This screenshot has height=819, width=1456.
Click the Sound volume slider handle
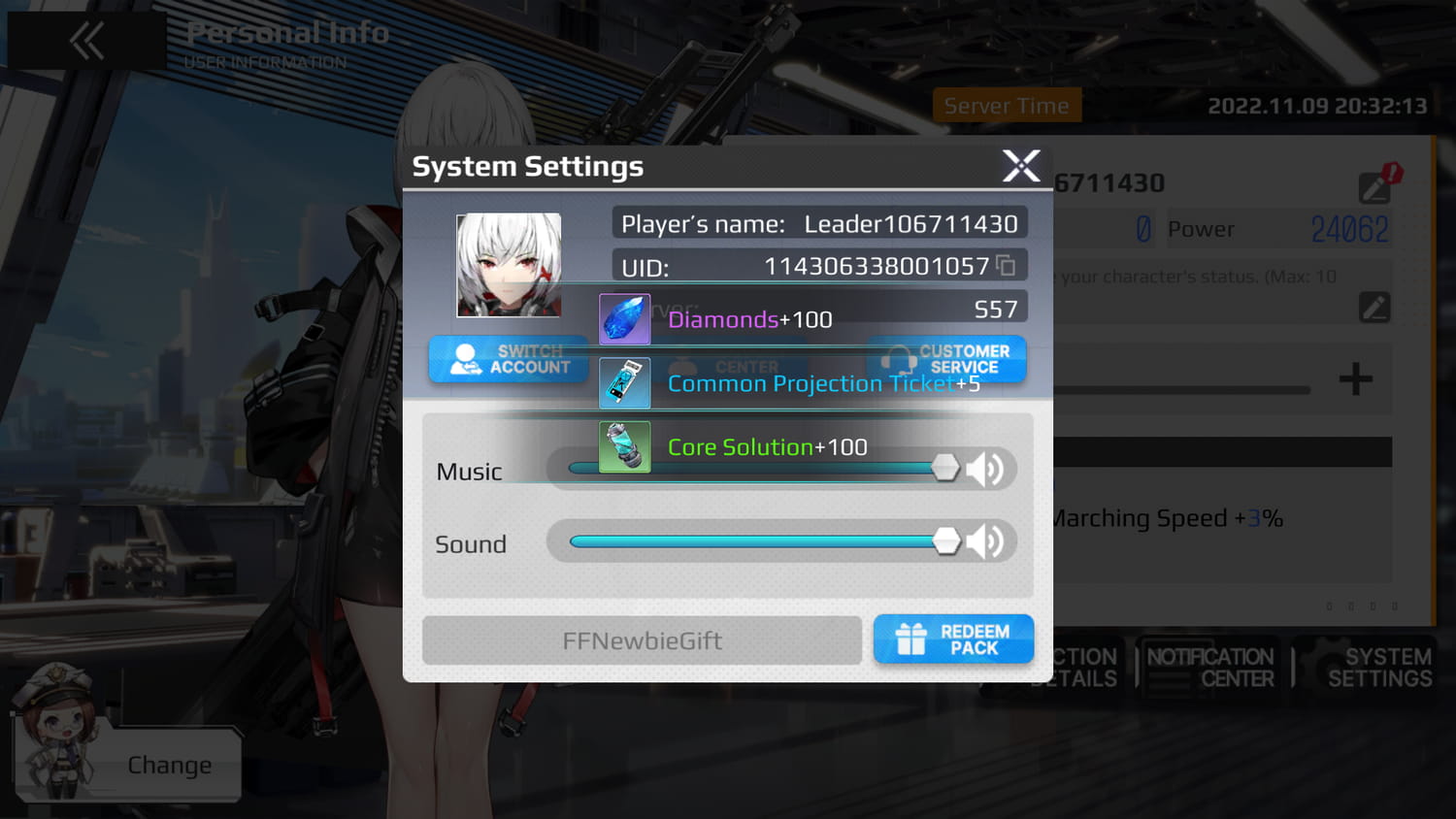945,541
